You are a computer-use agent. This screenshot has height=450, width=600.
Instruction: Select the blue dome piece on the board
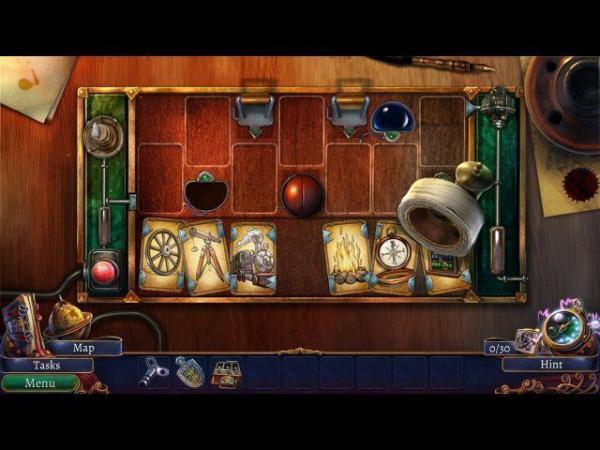392,119
